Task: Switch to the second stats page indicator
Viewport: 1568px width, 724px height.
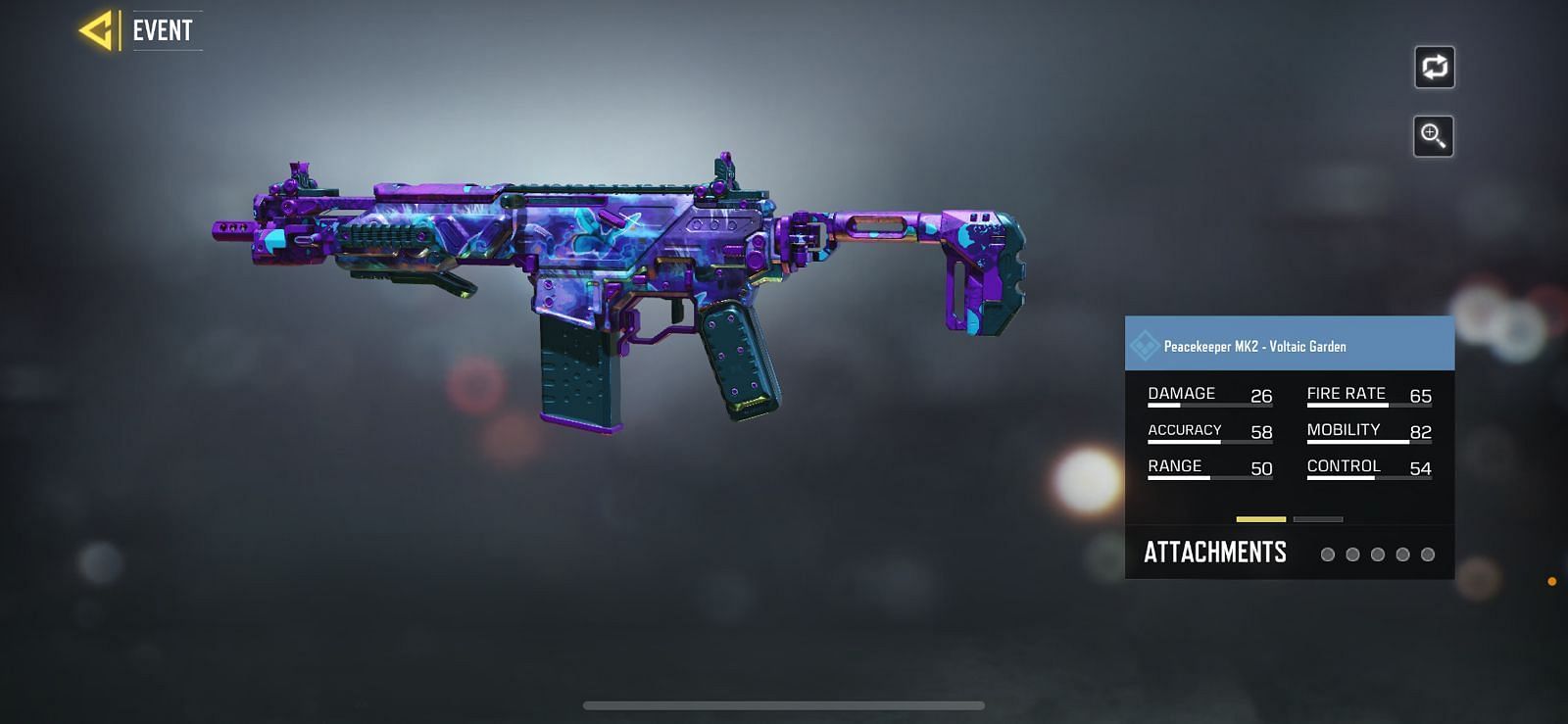Action: [x=1318, y=519]
